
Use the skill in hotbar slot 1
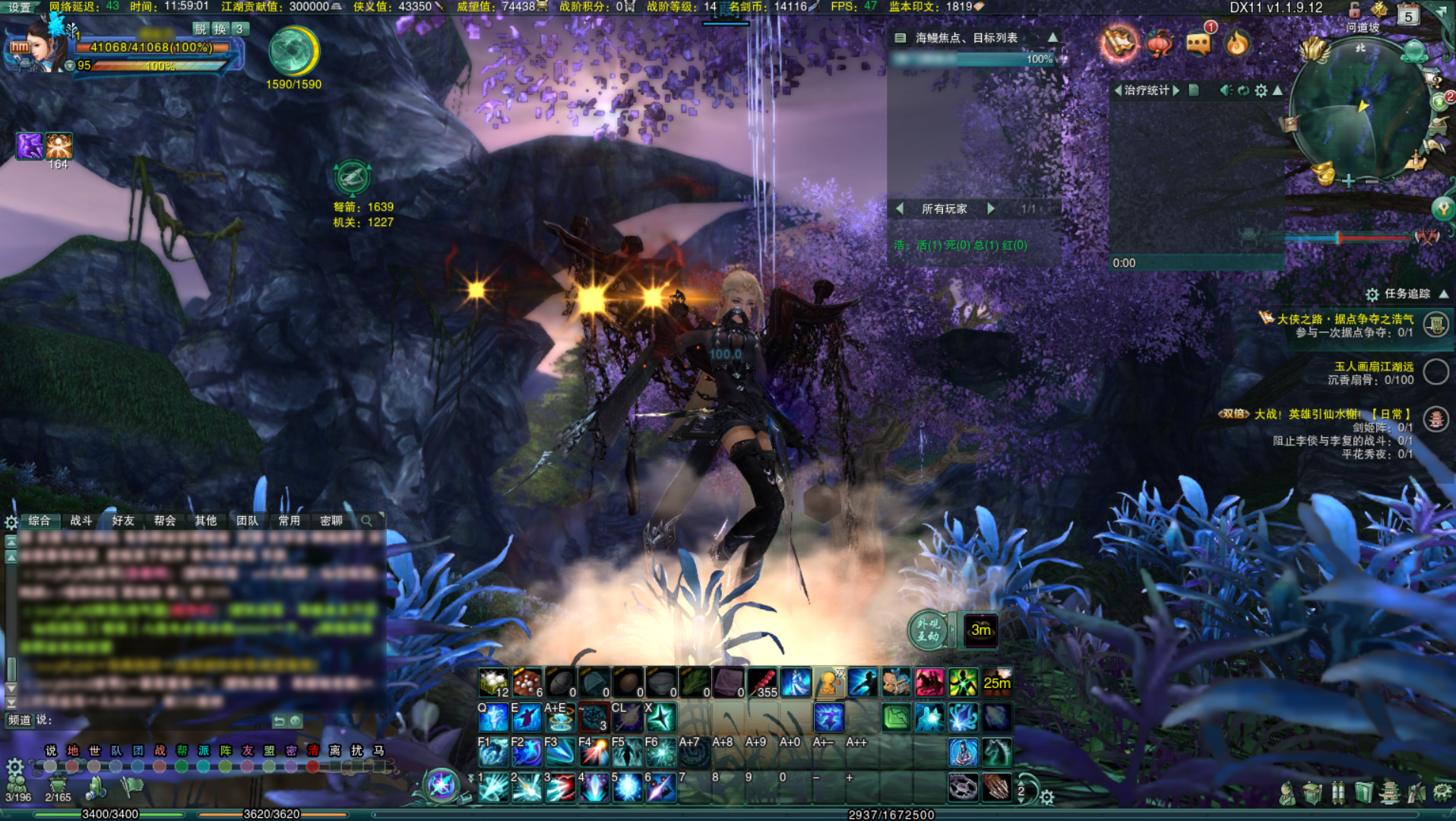pos(493,788)
